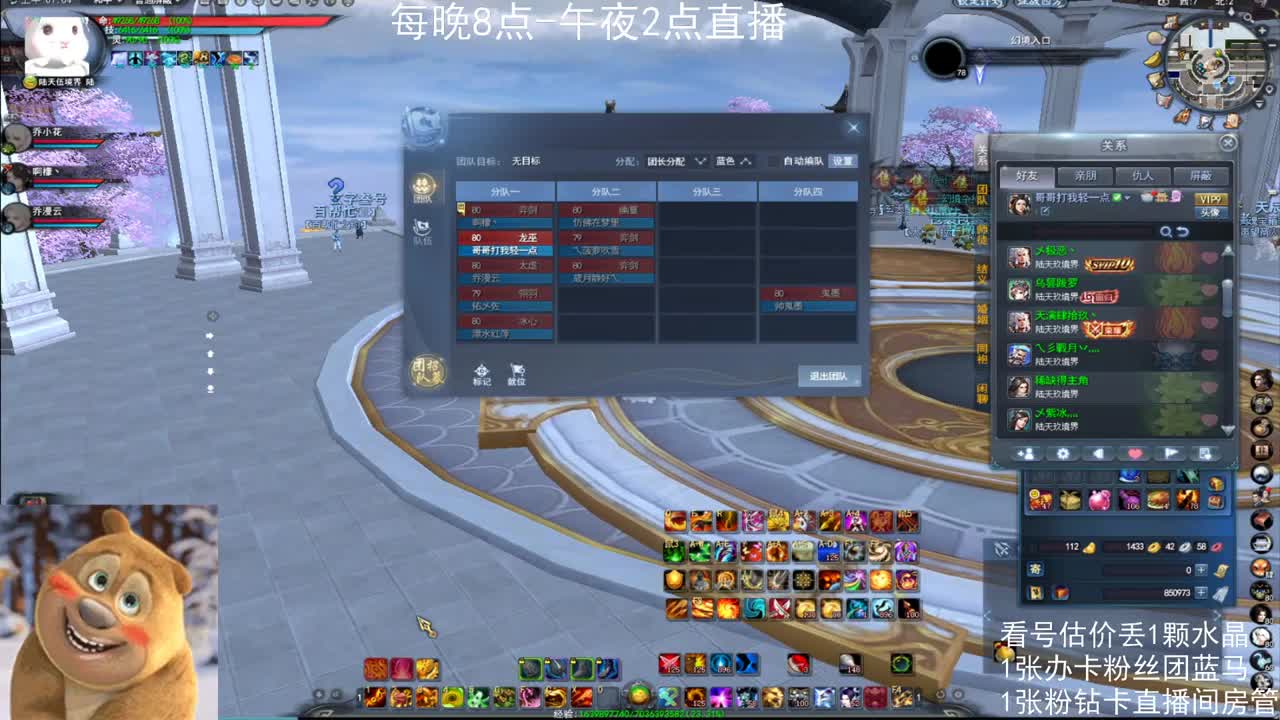This screenshot has height=720, width=1280.
Task: Click the 就位 positioning icon in team panel
Action: [x=517, y=371]
